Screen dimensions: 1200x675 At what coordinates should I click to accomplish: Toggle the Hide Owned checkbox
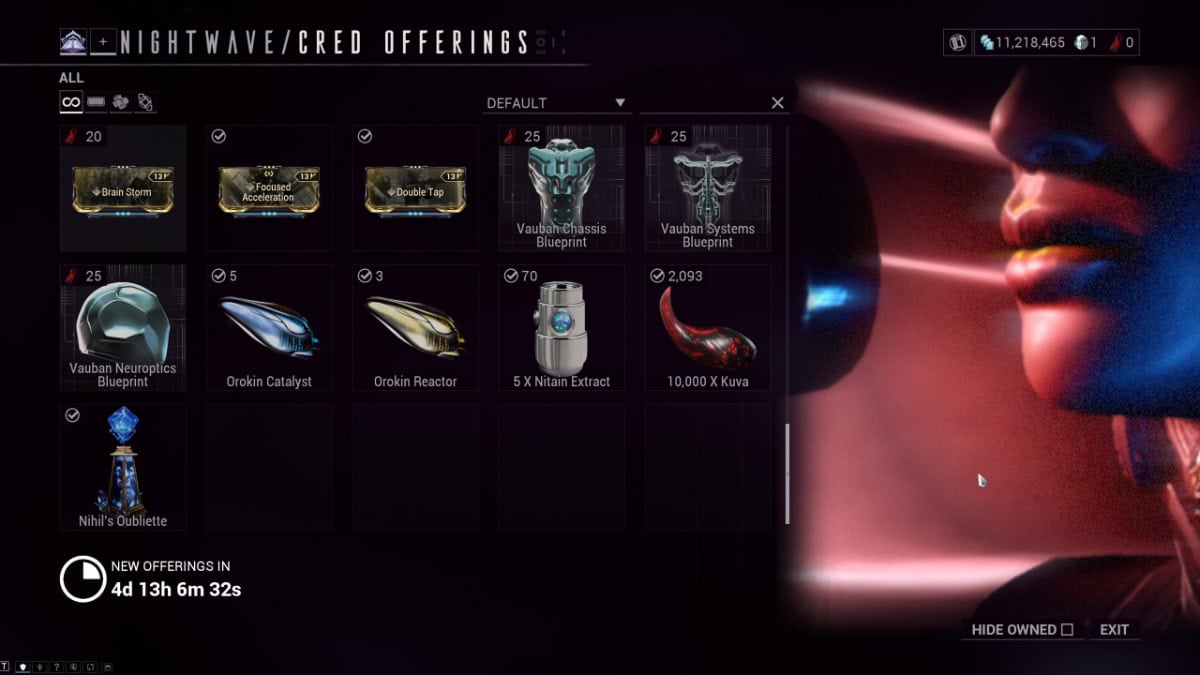pos(1067,630)
